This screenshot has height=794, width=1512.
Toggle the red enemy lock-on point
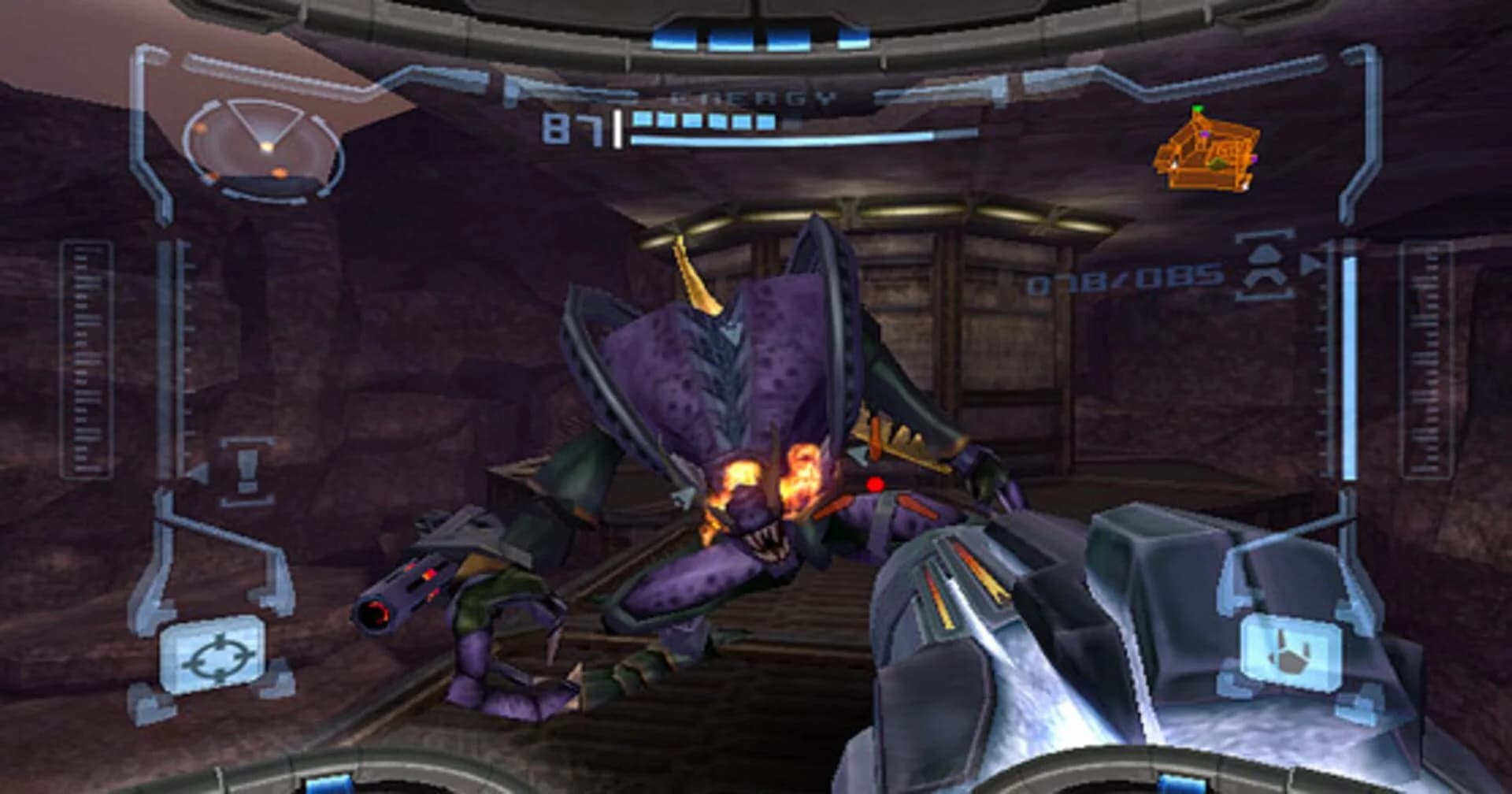pyautogui.click(x=874, y=485)
